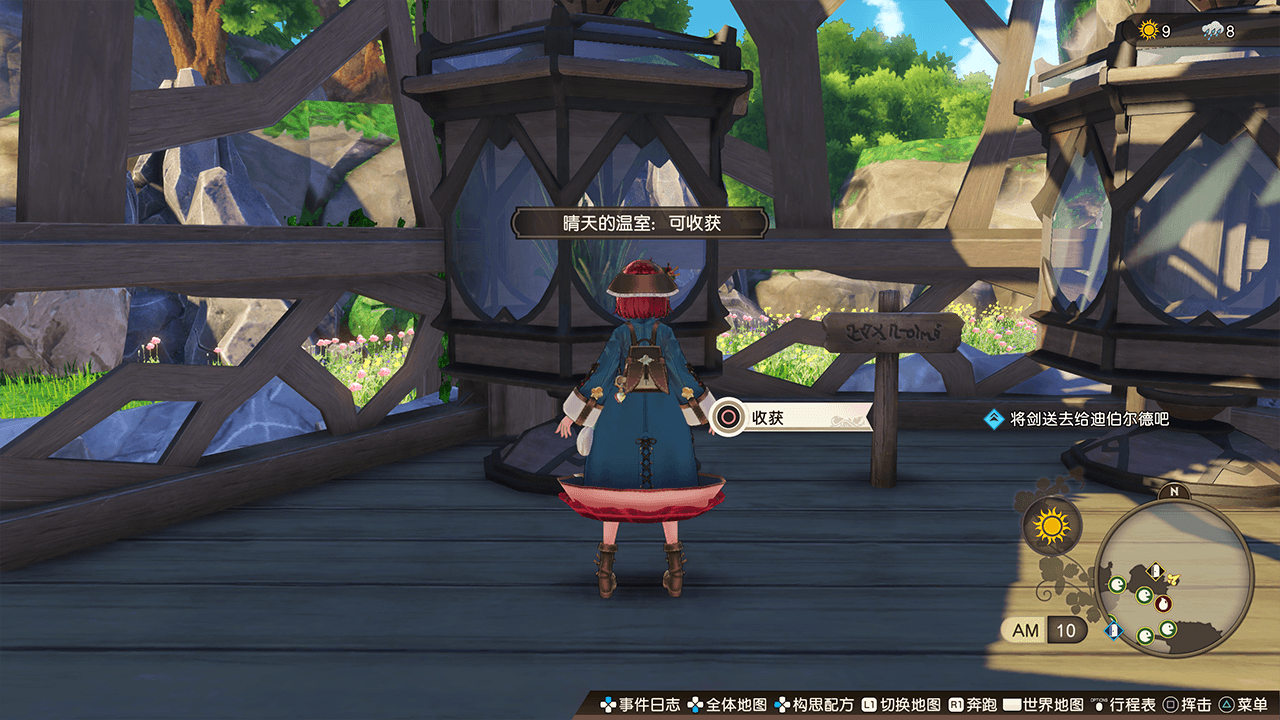Image resolution: width=1280 pixels, height=720 pixels.
Task: Click the rain cloud counter icon
Action: coord(1211,30)
